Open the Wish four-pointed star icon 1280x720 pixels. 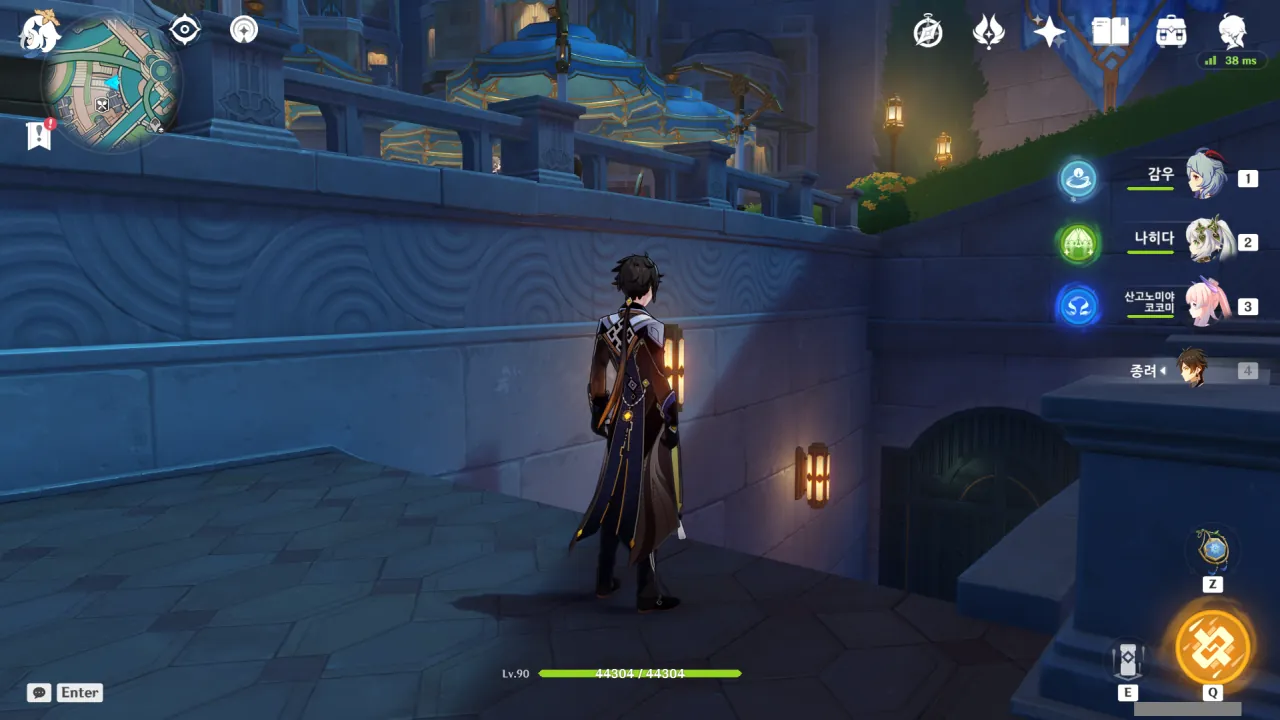(1049, 32)
